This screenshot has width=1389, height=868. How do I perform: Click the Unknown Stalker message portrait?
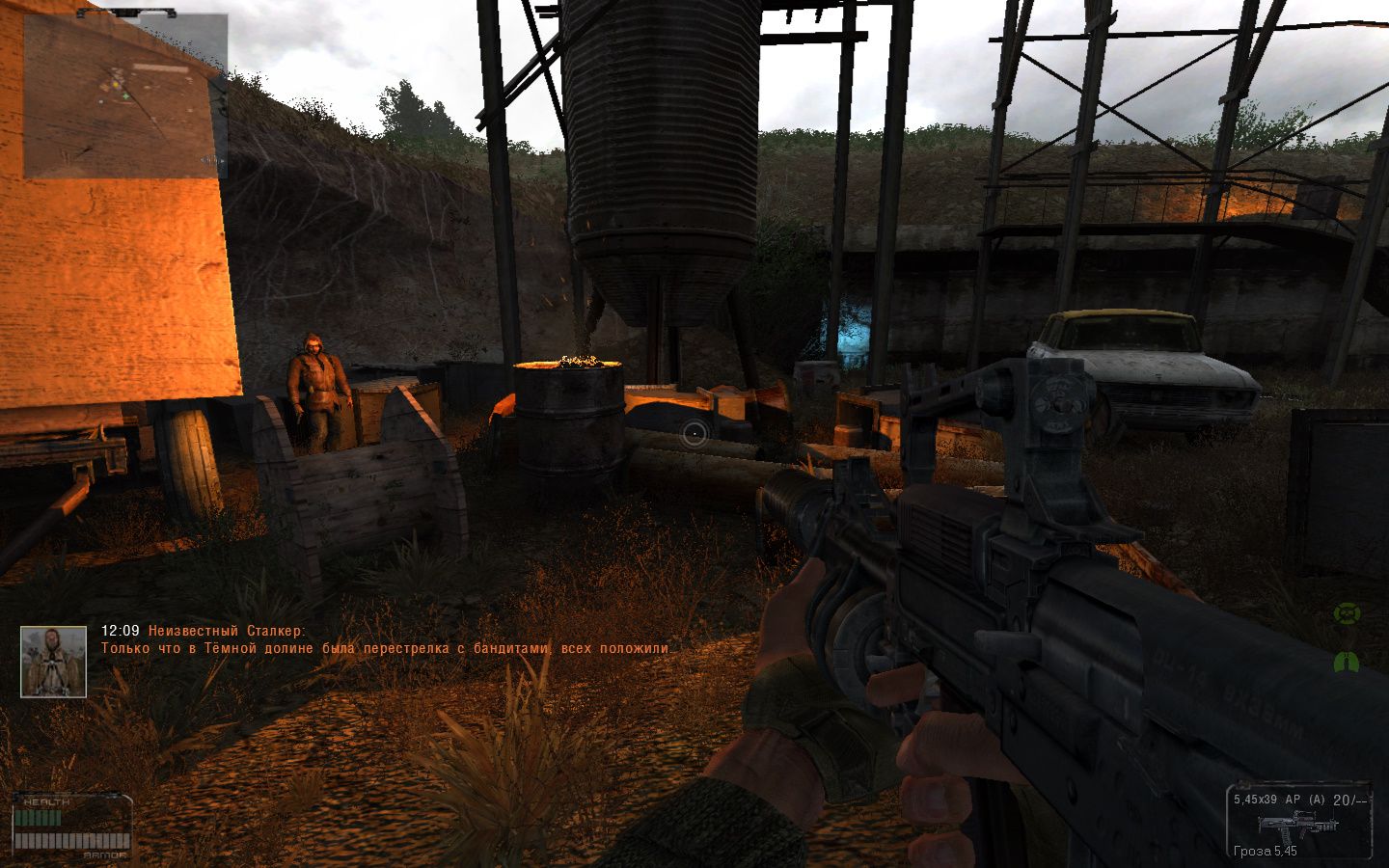click(x=54, y=661)
